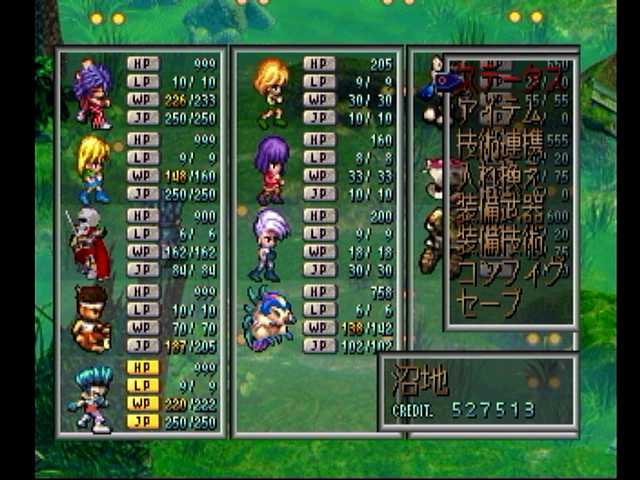640x480 pixels.
Task: Choose the brown-haired character with 187/205 JP
Action: (92, 320)
